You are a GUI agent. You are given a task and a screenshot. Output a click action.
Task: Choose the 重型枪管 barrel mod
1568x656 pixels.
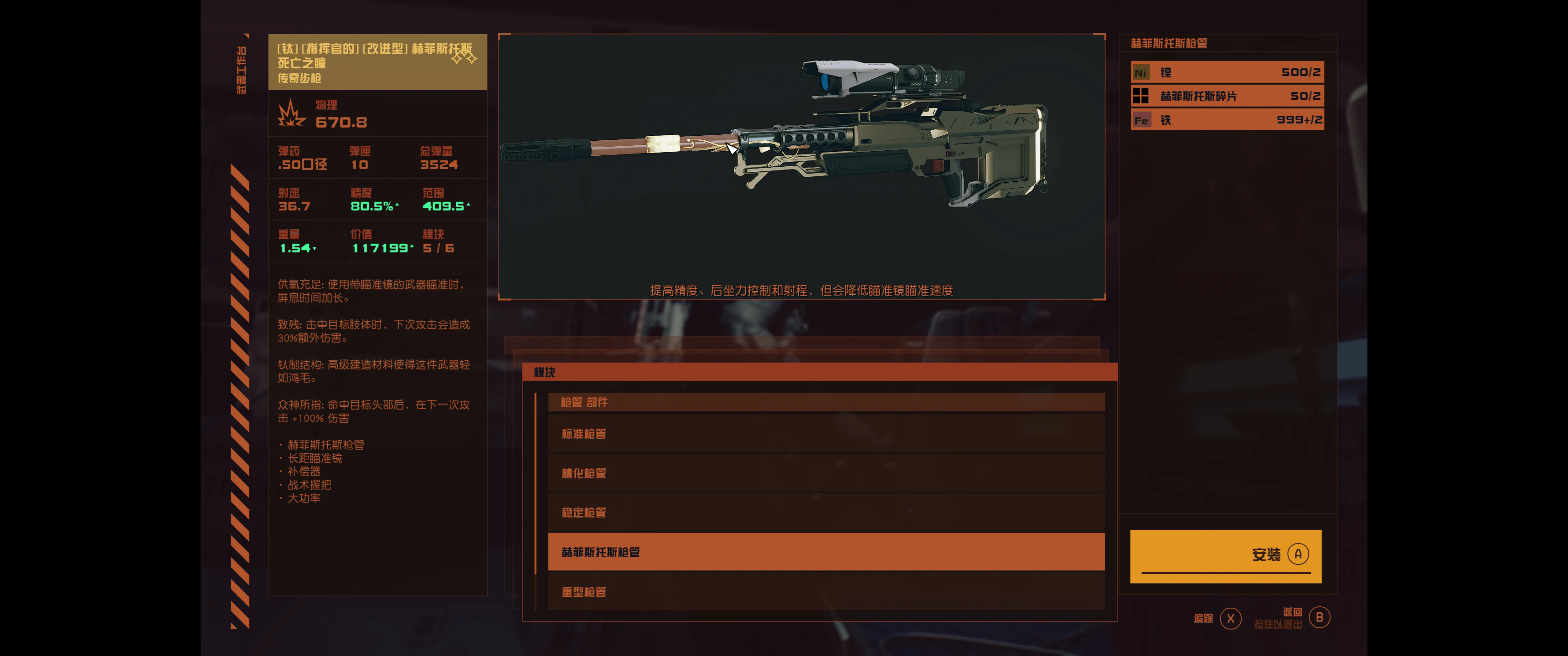(825, 591)
